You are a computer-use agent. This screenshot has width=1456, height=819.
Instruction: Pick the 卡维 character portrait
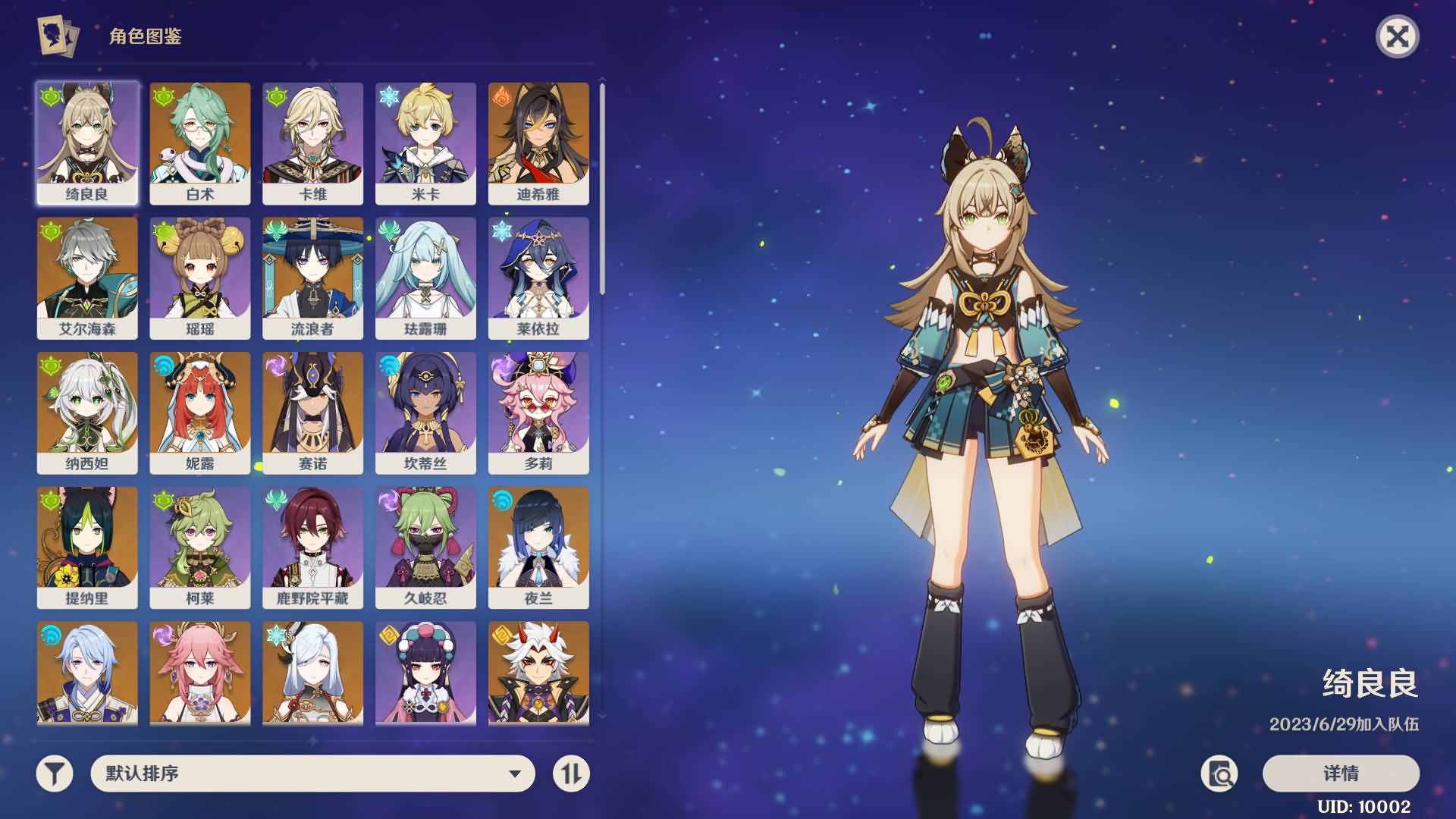(x=312, y=143)
